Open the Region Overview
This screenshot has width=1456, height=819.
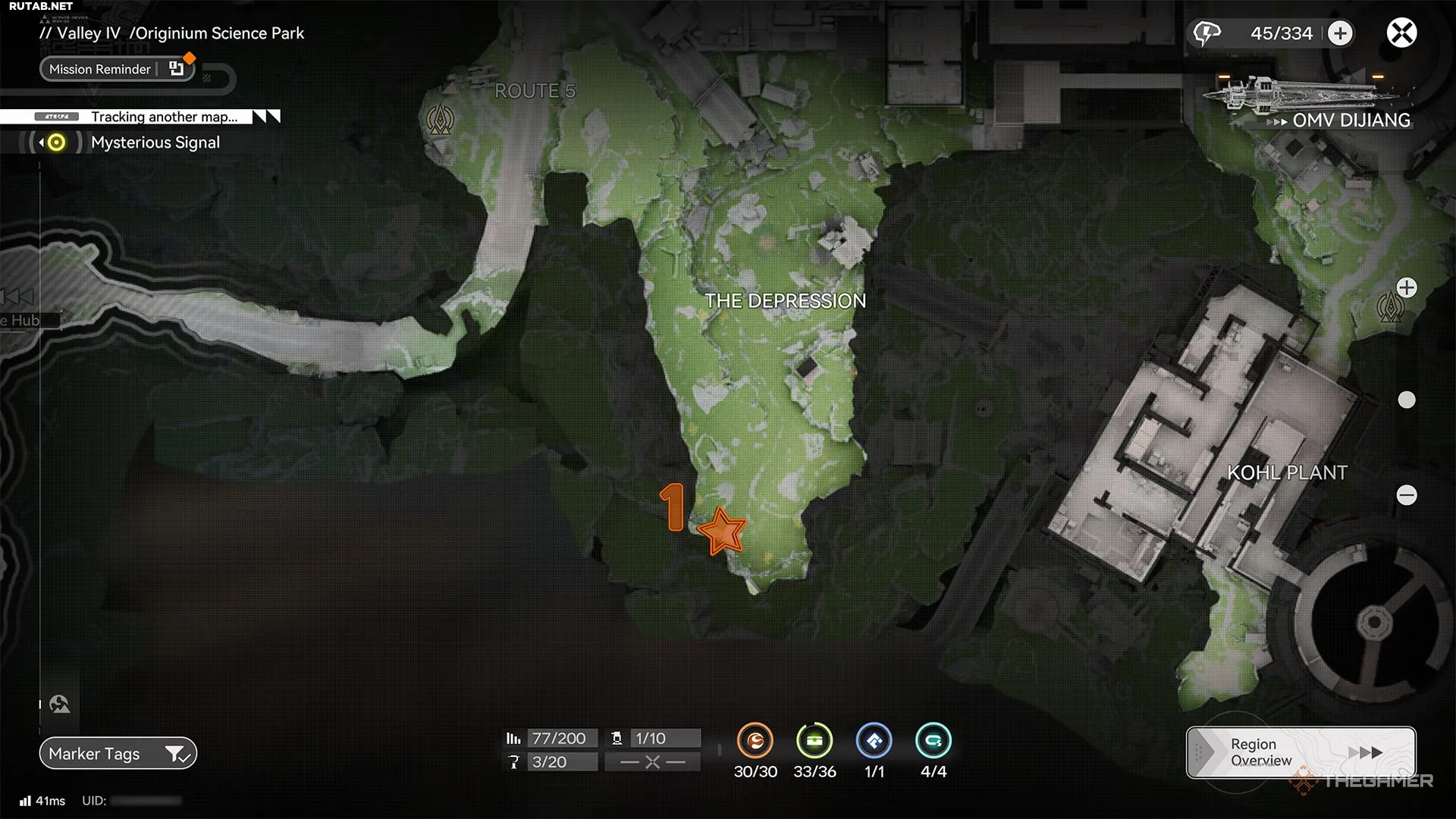tap(1301, 752)
